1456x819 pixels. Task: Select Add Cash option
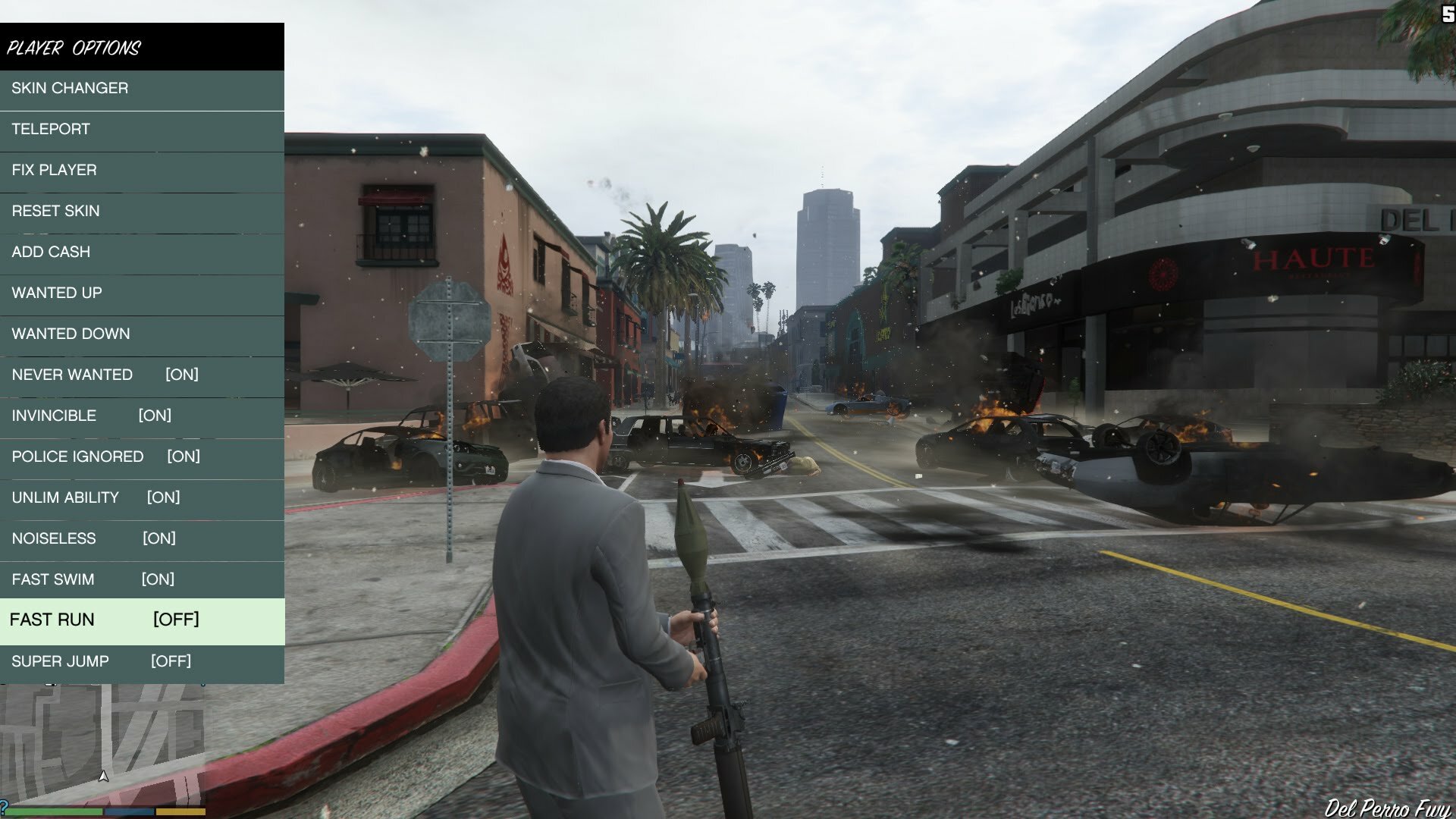click(x=142, y=253)
